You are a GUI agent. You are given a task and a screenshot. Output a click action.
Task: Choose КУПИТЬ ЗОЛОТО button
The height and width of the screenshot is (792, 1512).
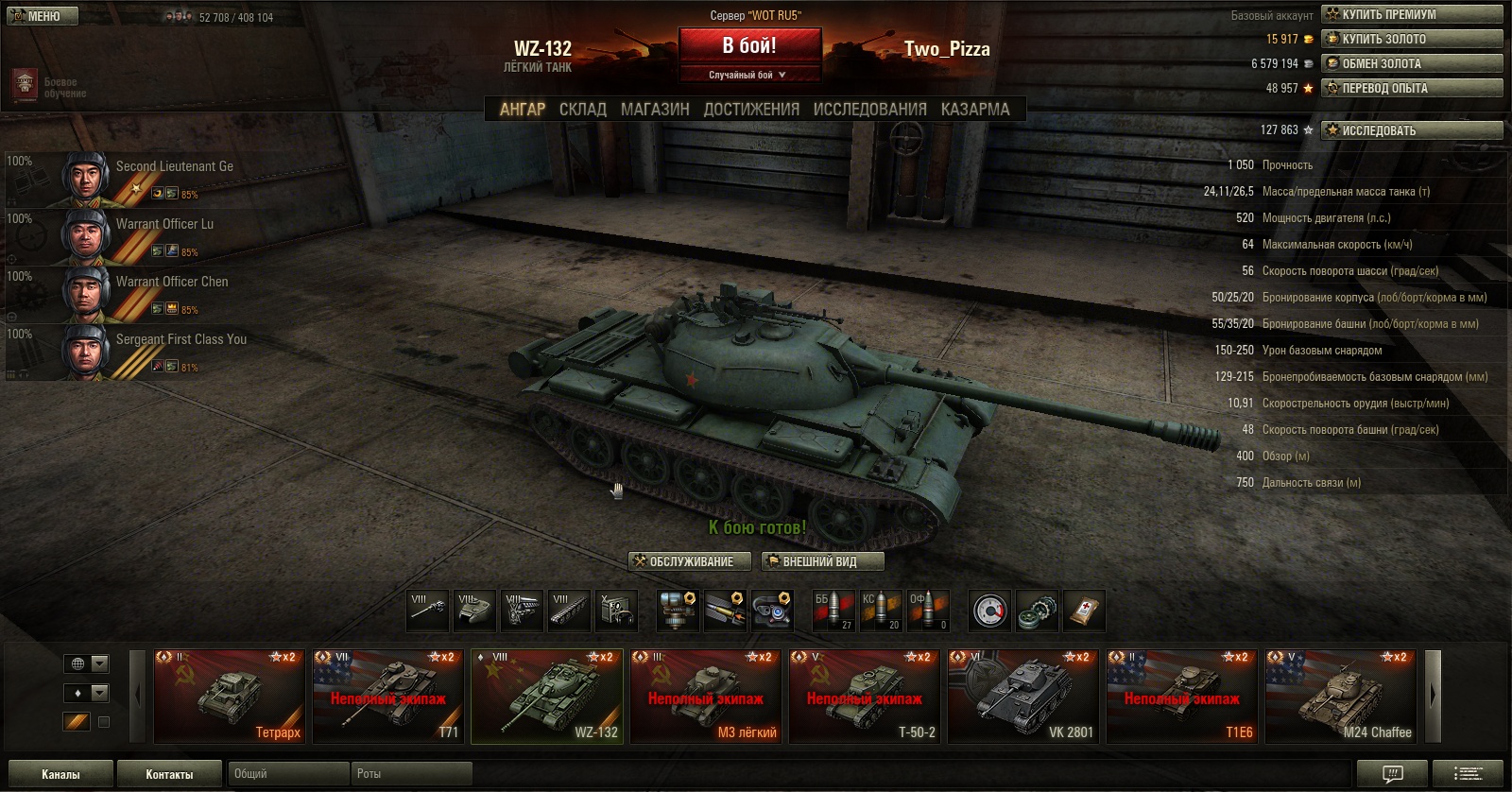(x=1412, y=39)
